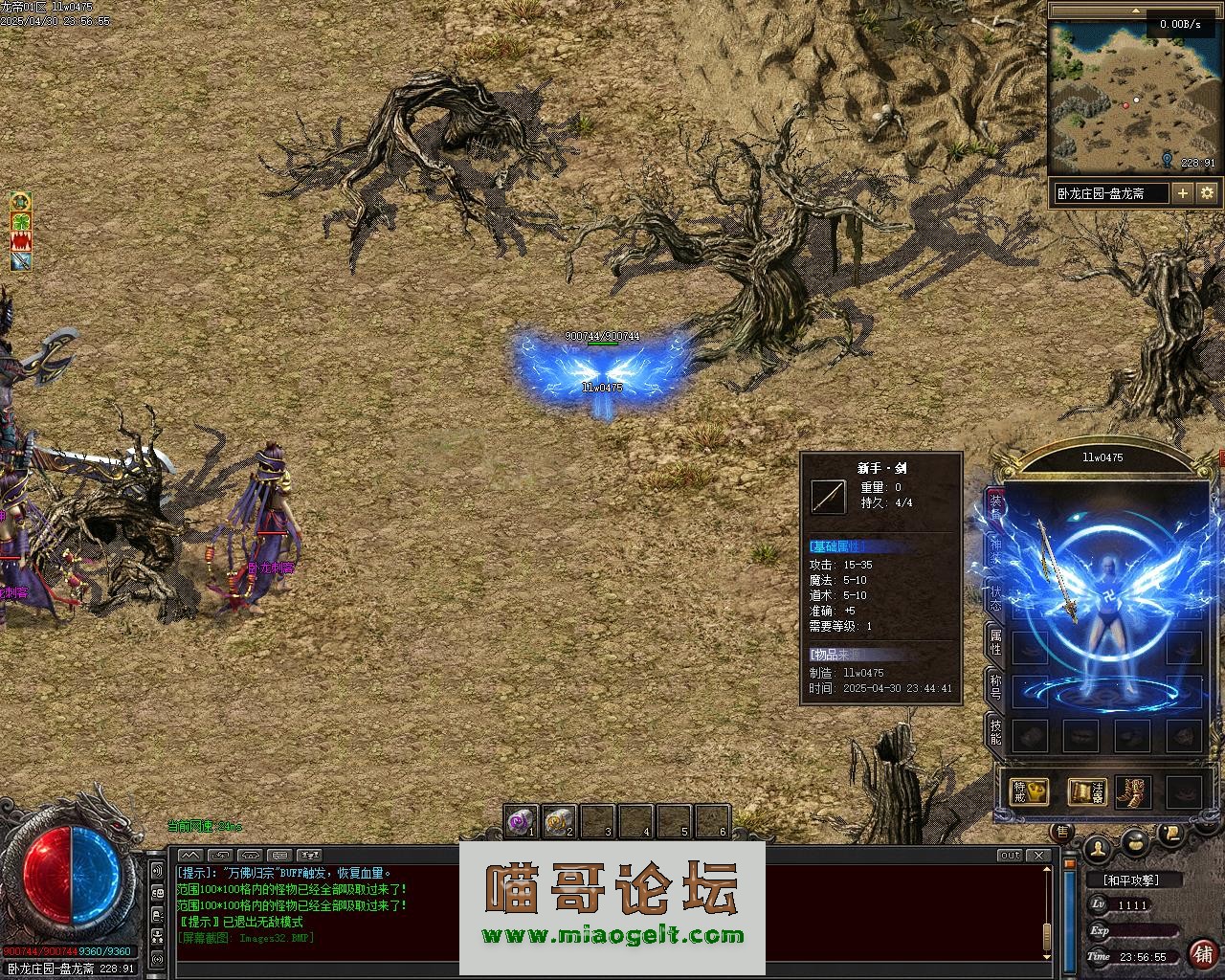Click the plus button beside the map name

(1183, 192)
